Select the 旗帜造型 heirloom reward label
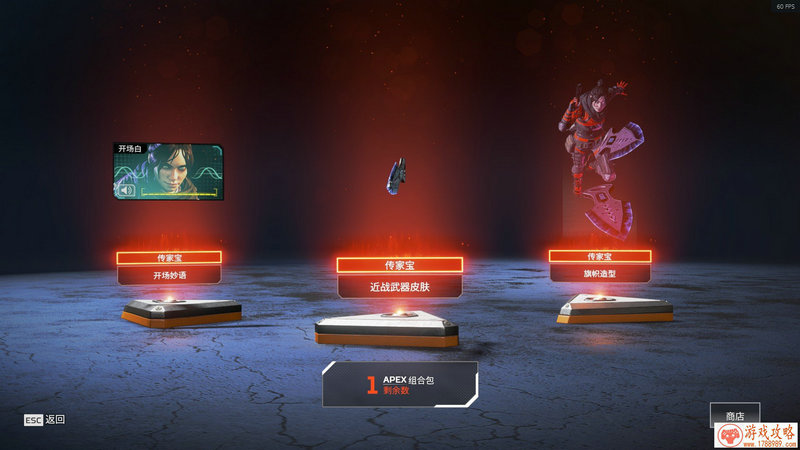 600,273
